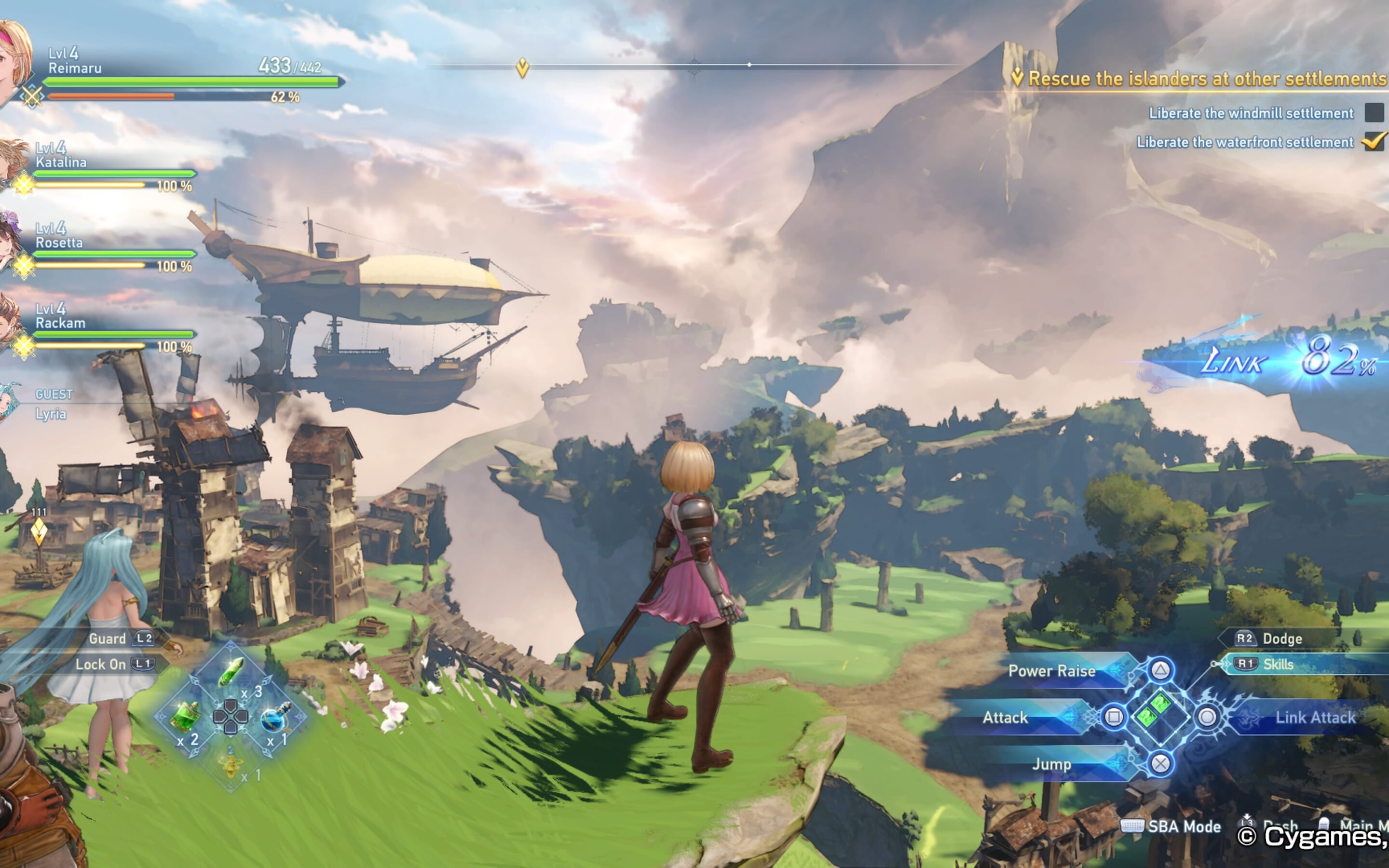Select Rosetta in the party list

59,243
